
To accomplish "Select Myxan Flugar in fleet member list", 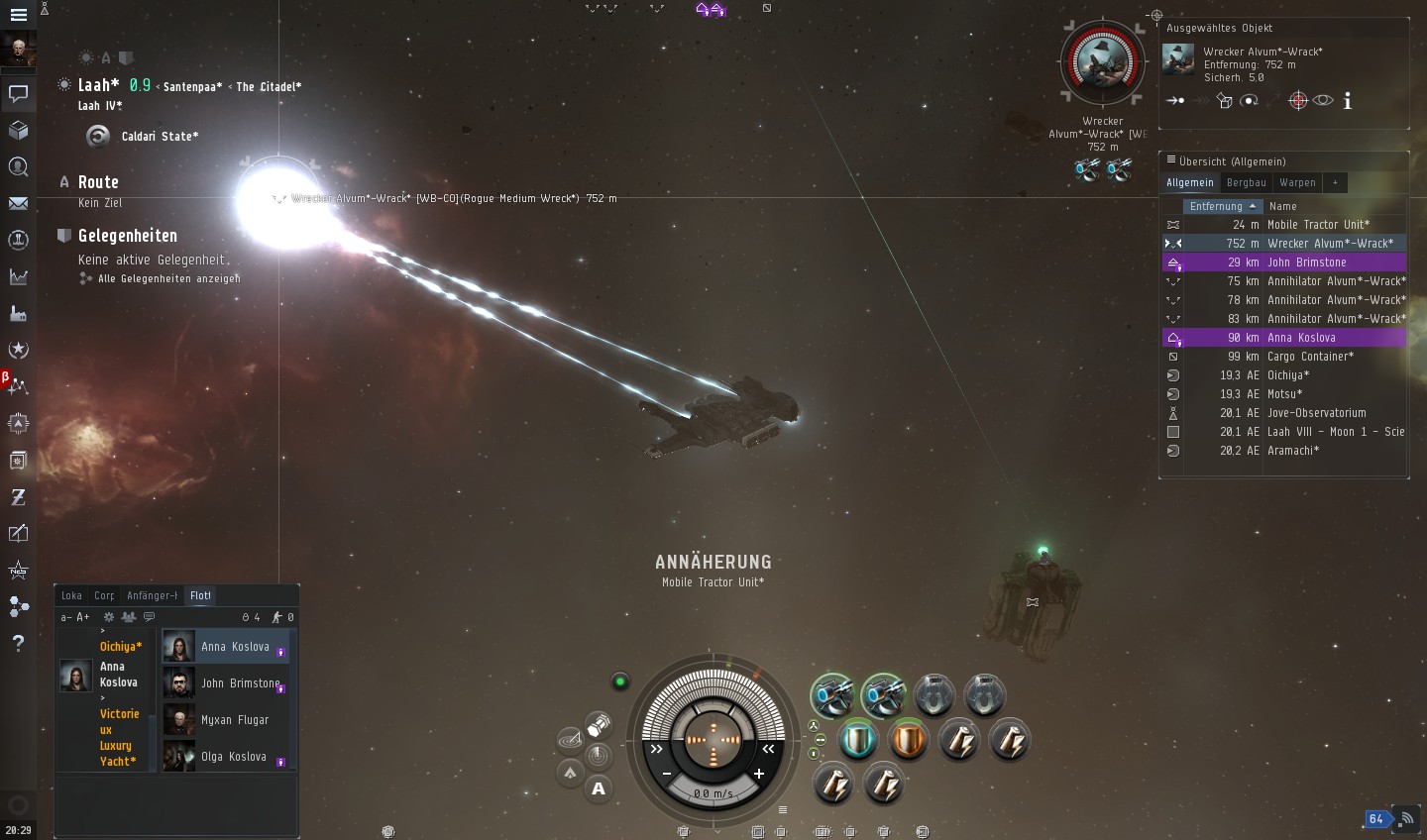I will 235,720.
